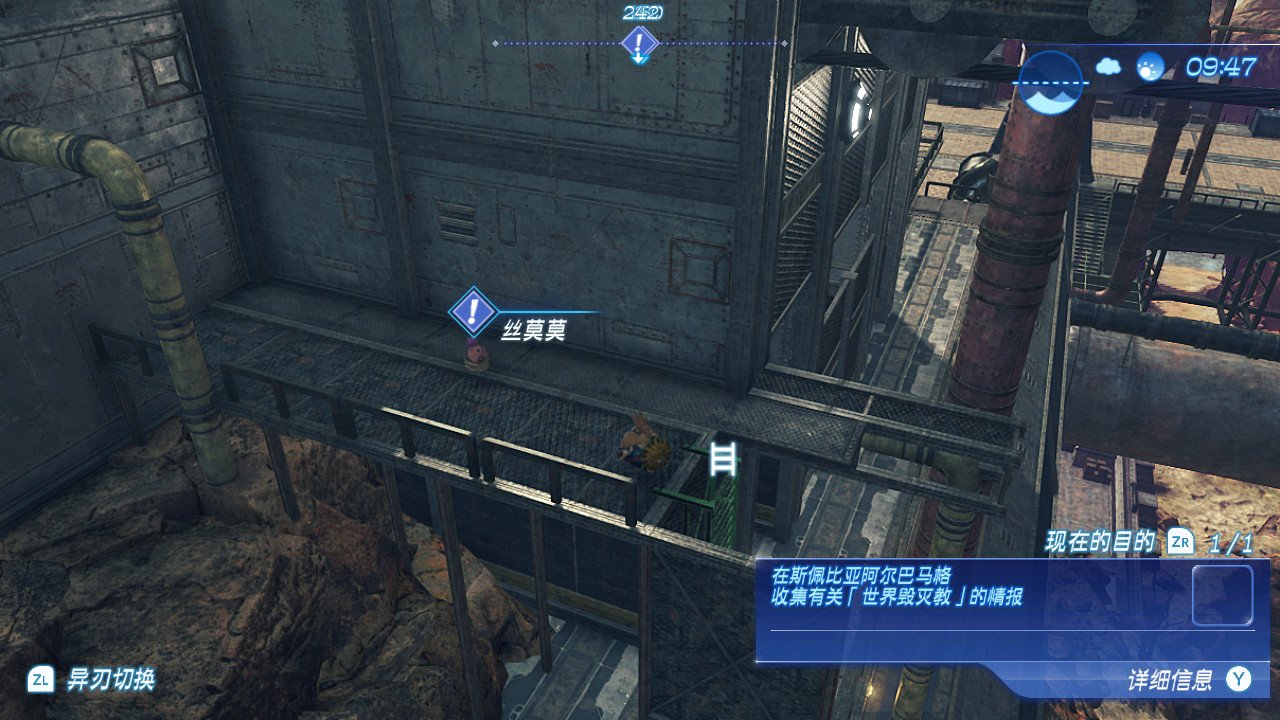Viewport: 1280px width, 720px height.
Task: Select the quest marker on the compass bar
Action: tap(638, 43)
